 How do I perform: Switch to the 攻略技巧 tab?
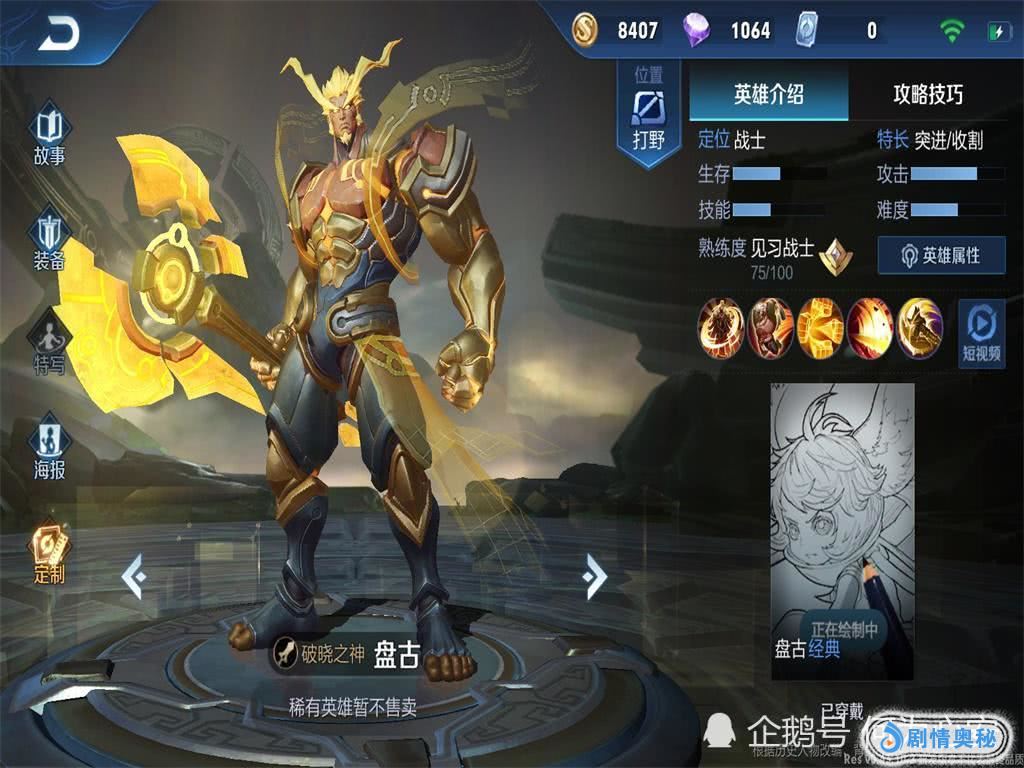(x=928, y=95)
